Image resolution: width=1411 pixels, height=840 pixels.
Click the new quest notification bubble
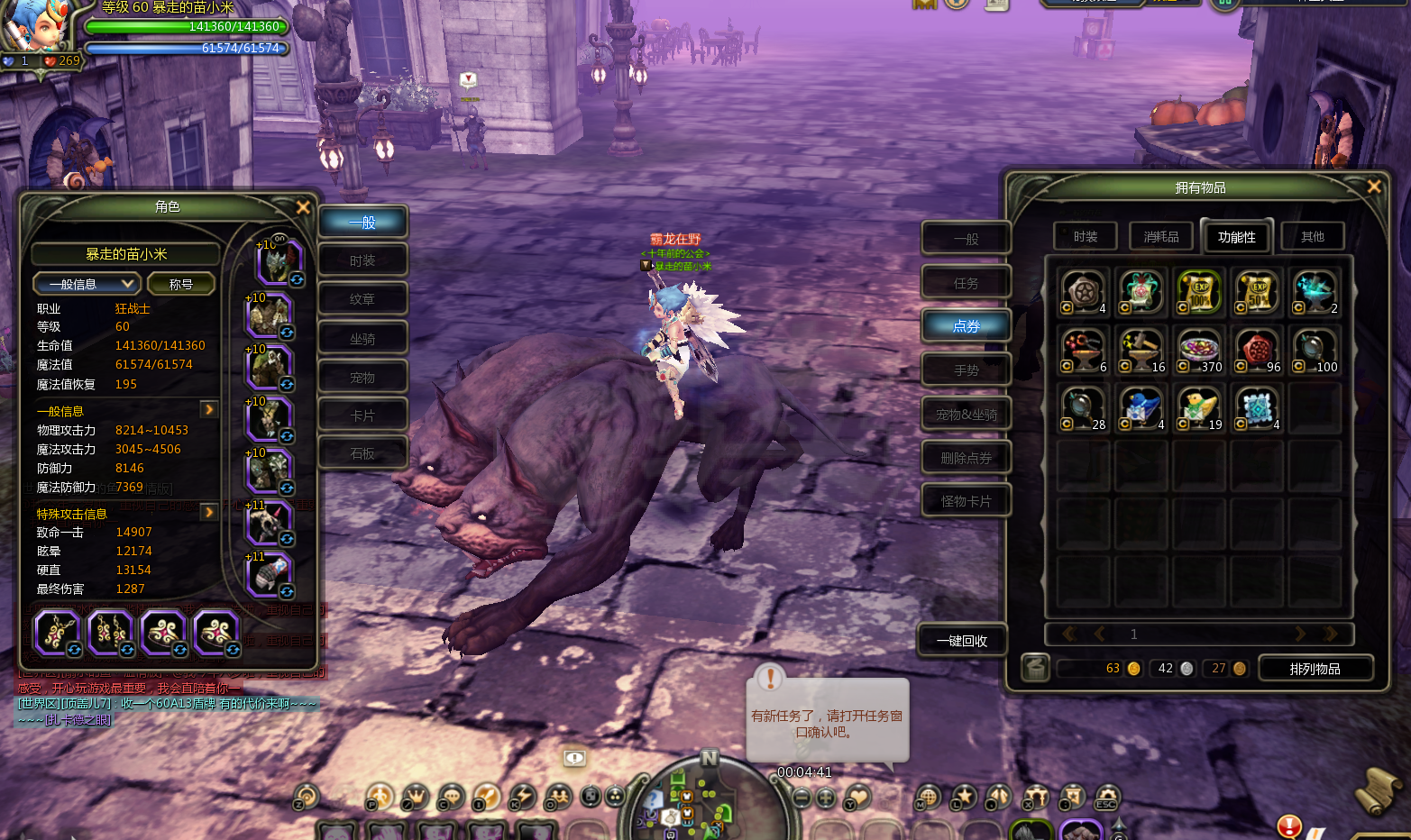click(827, 722)
